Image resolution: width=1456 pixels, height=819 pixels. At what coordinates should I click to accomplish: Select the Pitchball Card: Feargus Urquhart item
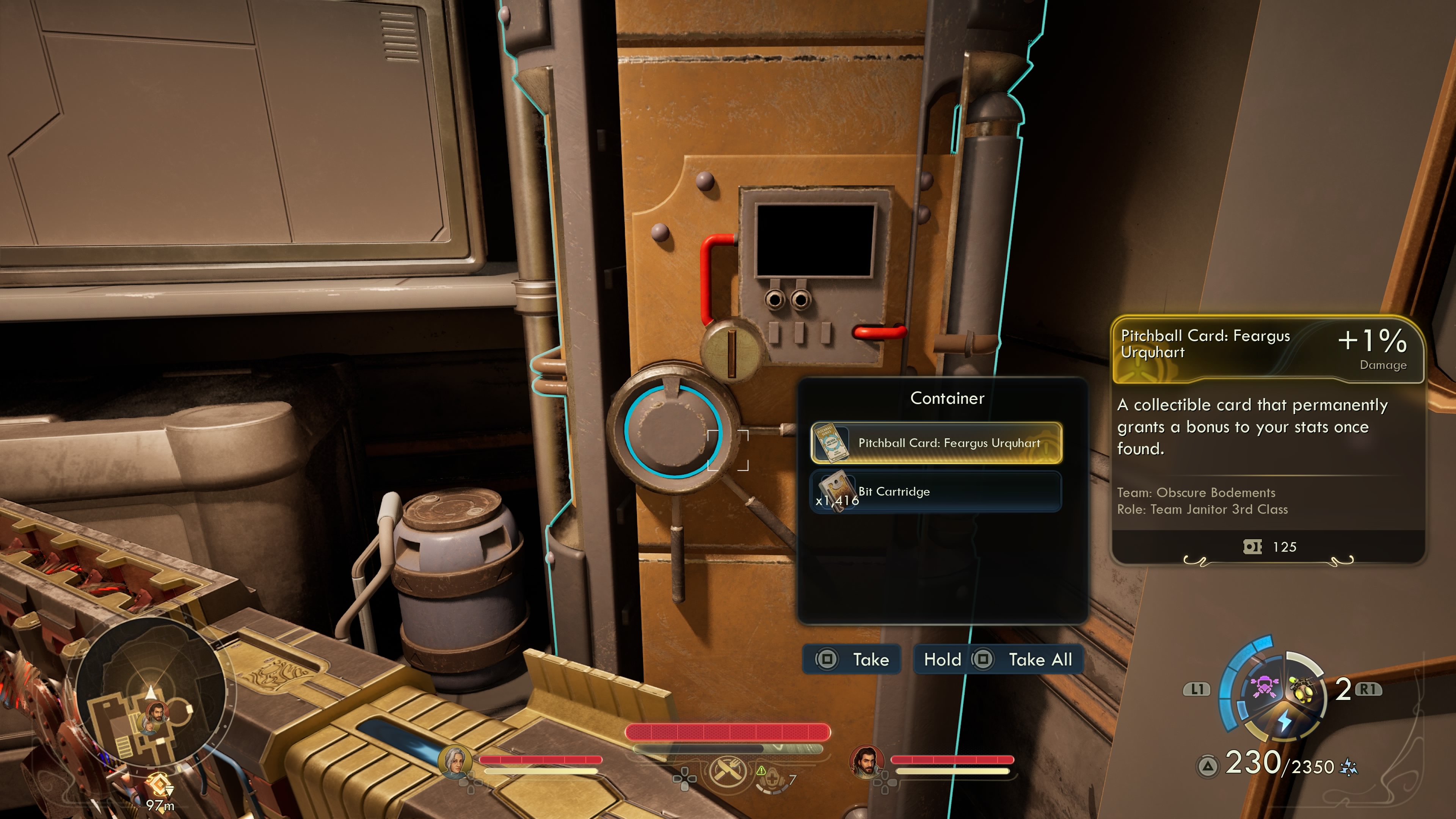click(936, 443)
